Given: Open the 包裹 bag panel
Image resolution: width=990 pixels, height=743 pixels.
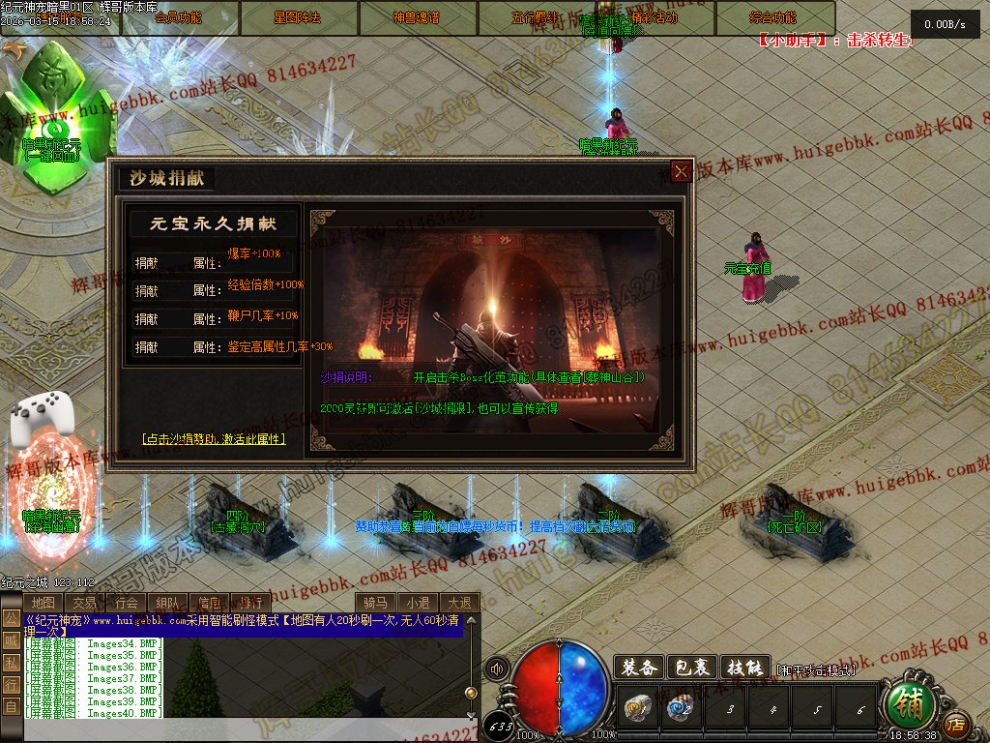Looking at the screenshot, I should tap(692, 668).
